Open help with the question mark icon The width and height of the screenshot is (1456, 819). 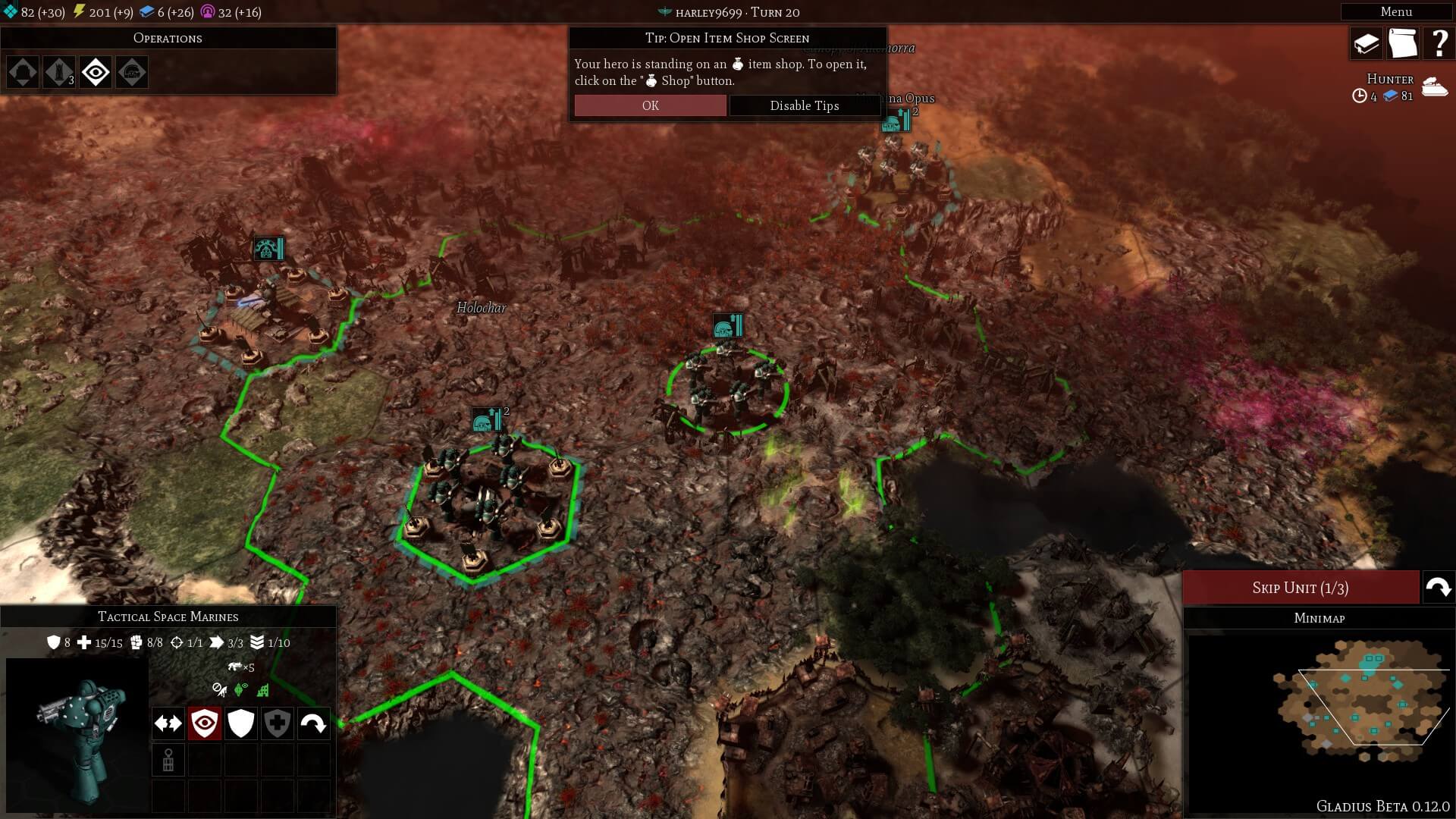(x=1439, y=43)
